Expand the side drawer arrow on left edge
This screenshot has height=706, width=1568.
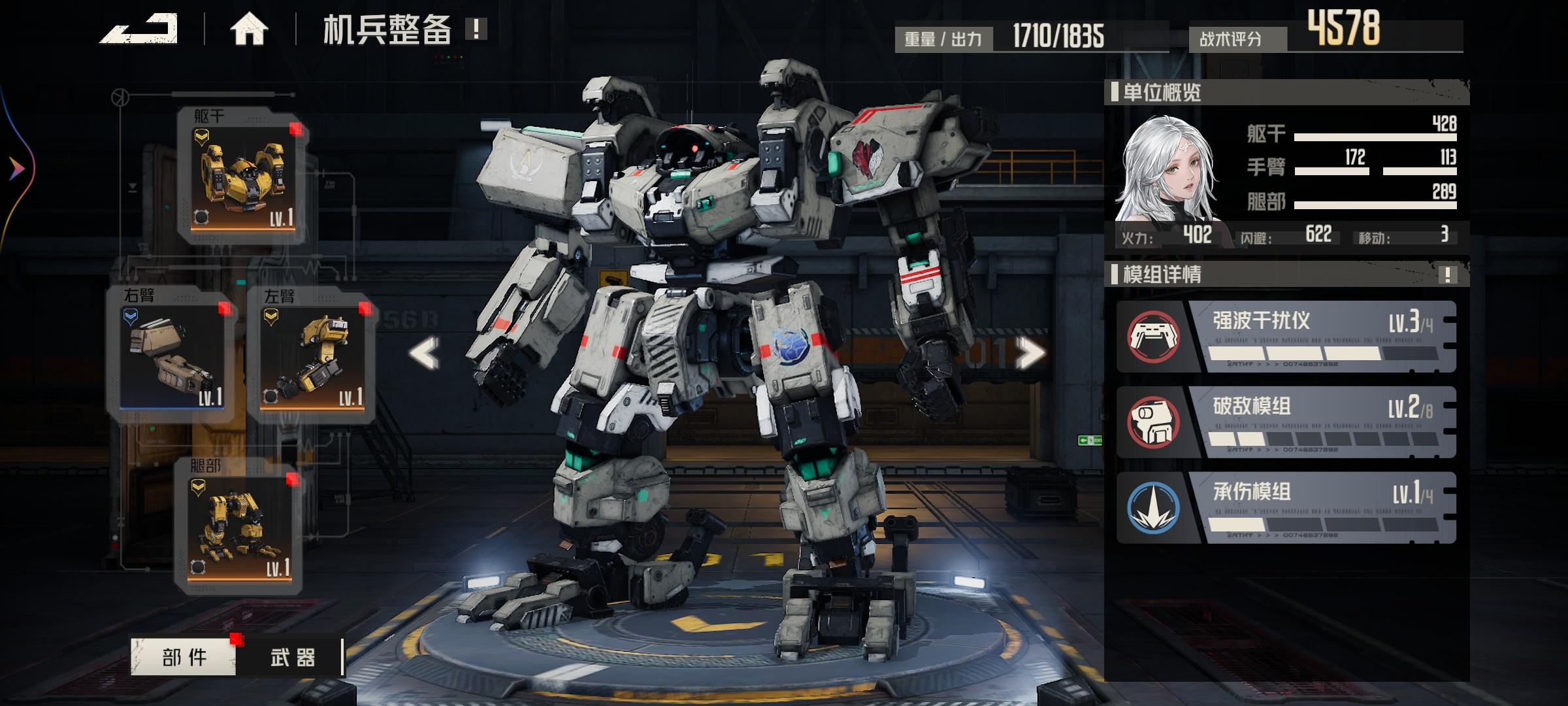click(16, 169)
